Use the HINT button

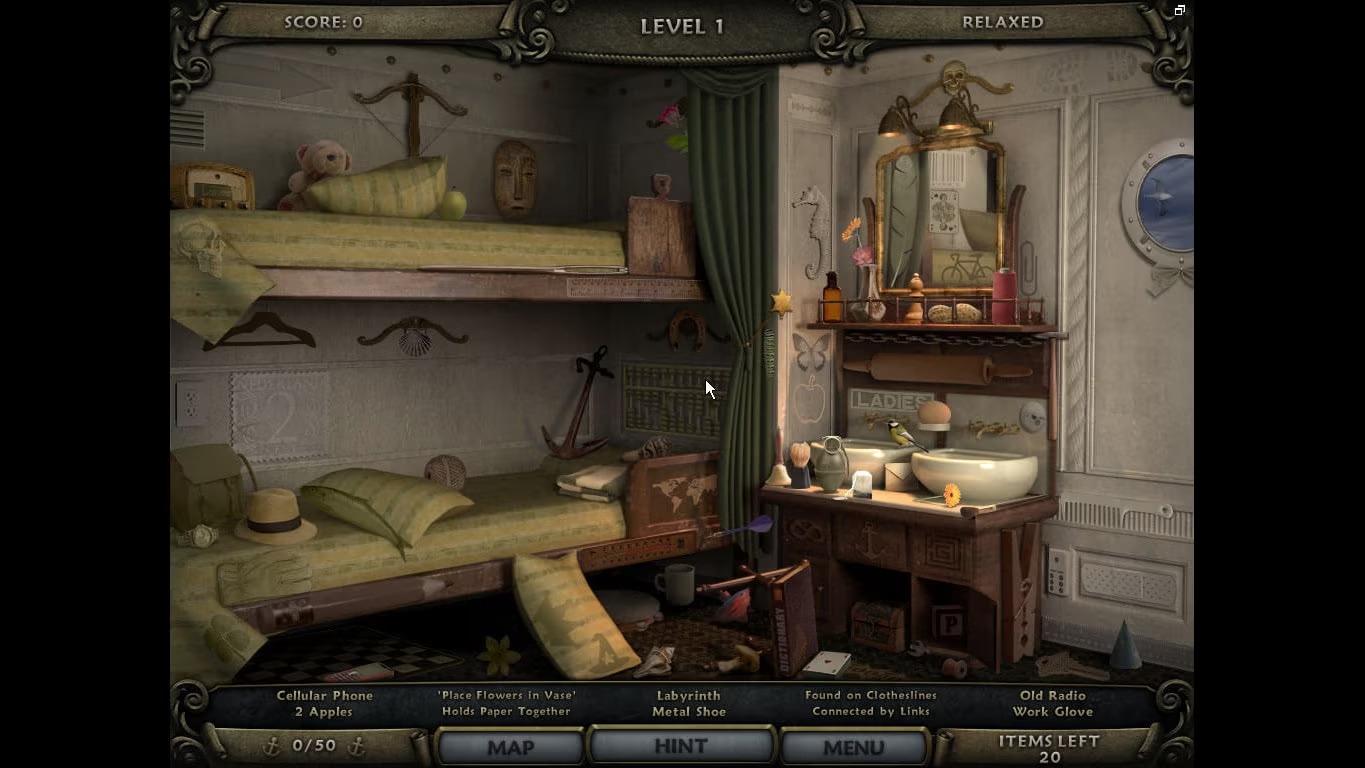(681, 746)
